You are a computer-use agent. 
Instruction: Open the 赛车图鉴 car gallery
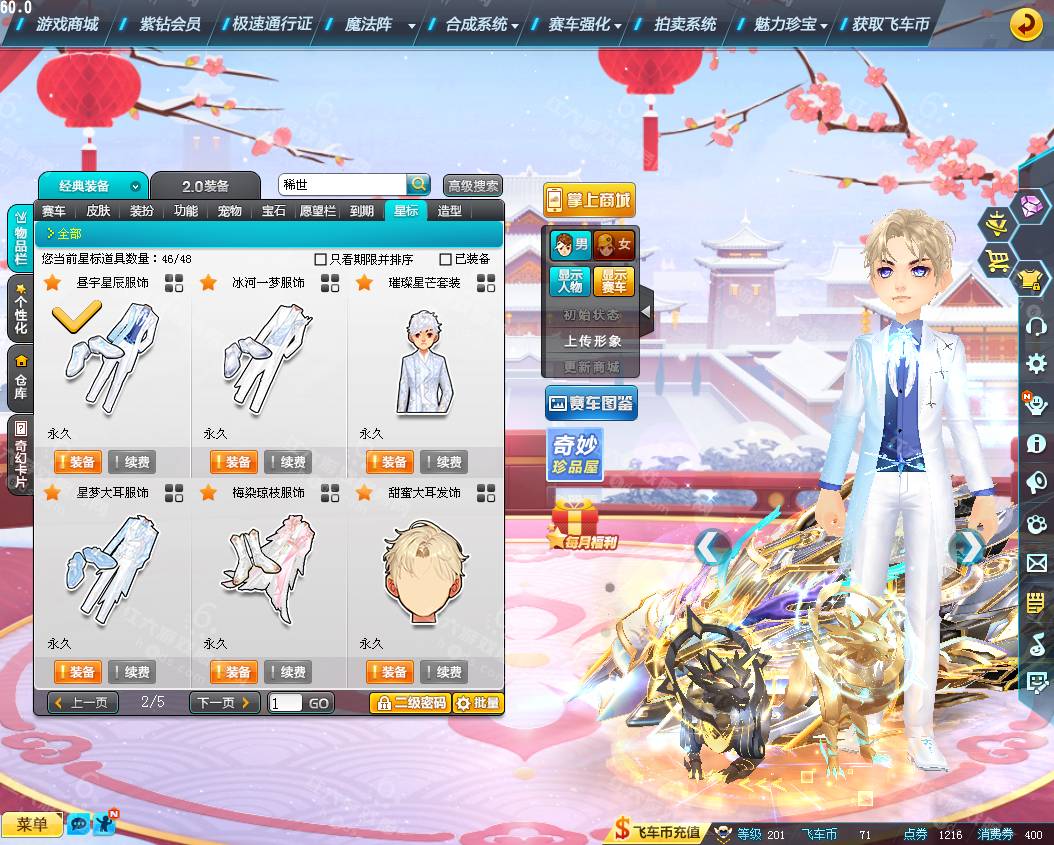pyautogui.click(x=591, y=404)
